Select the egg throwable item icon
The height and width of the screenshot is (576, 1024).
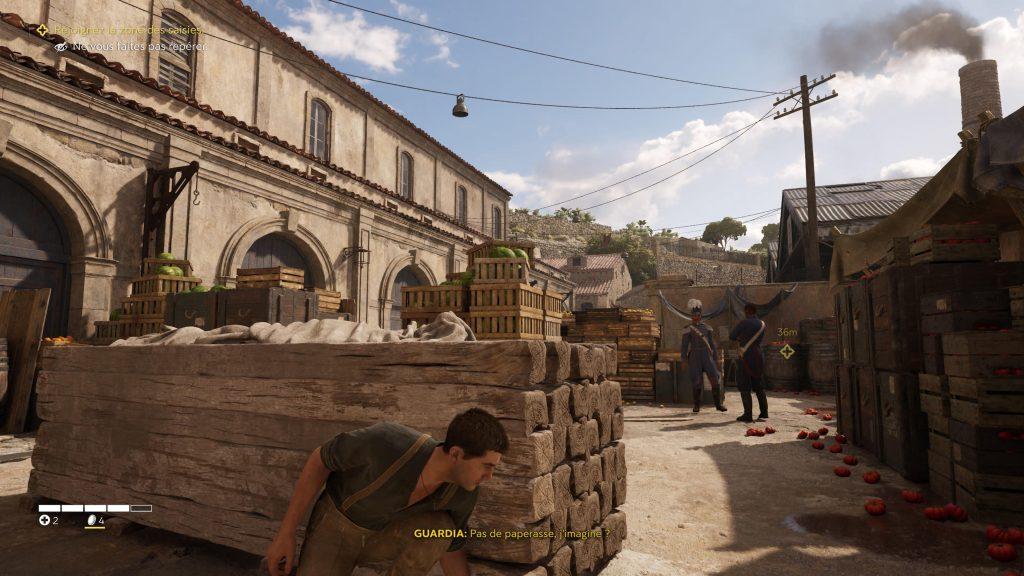(x=90, y=520)
